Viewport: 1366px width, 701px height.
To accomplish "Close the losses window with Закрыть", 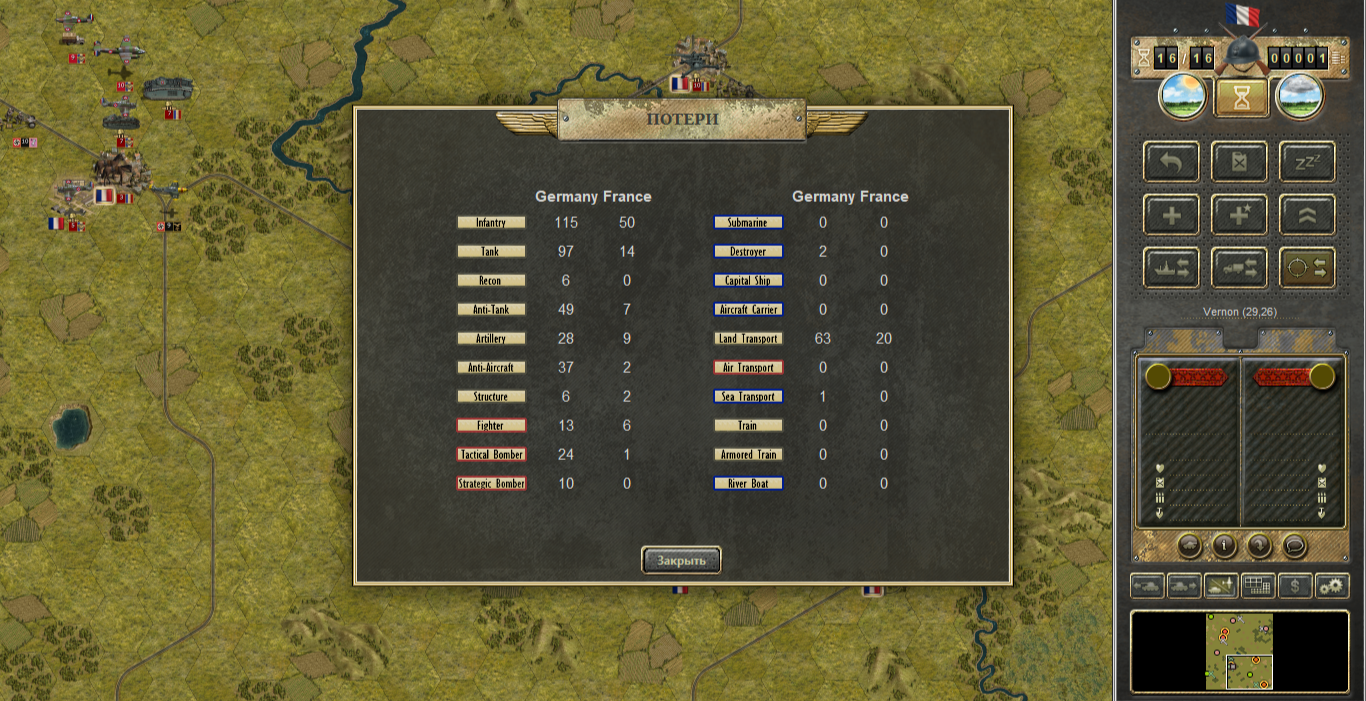I will [681, 560].
